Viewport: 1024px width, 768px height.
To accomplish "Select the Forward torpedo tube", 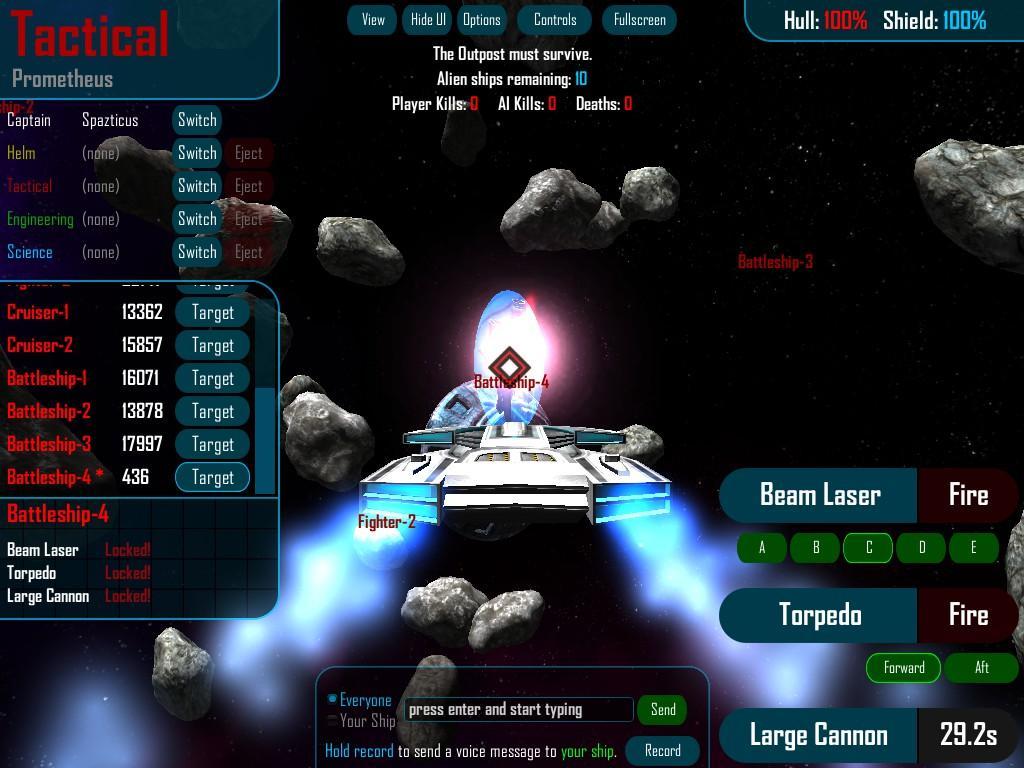I will tap(904, 668).
